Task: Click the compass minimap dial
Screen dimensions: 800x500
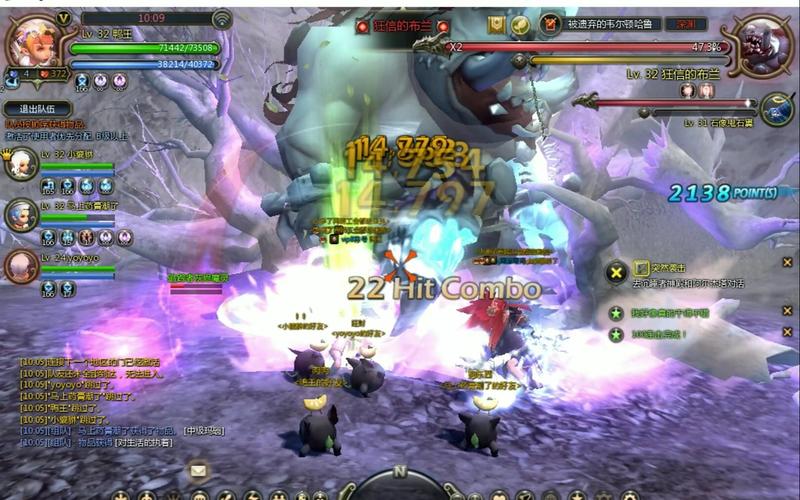Action: click(x=400, y=482)
